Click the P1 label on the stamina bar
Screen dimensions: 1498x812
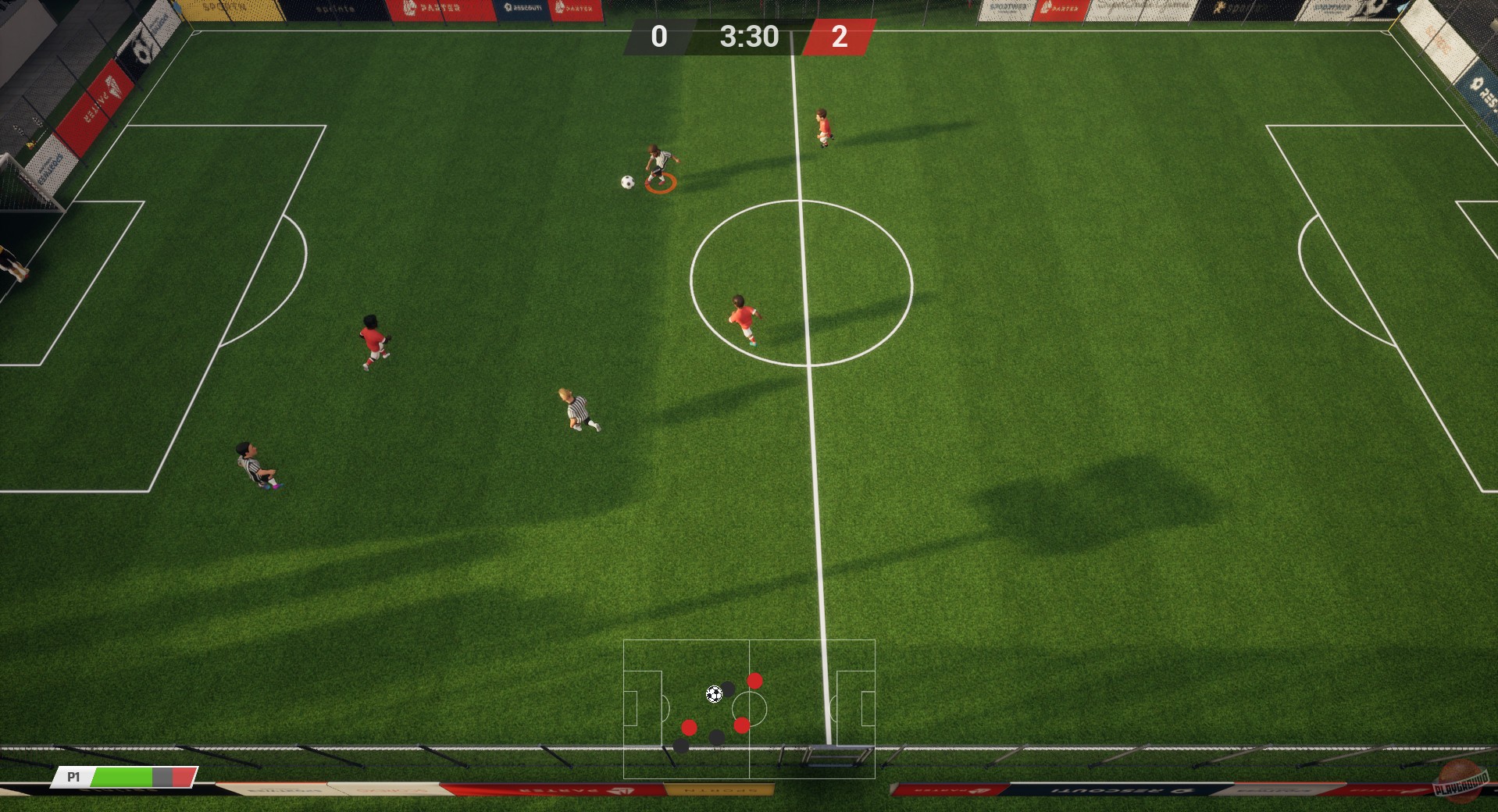coord(73,777)
